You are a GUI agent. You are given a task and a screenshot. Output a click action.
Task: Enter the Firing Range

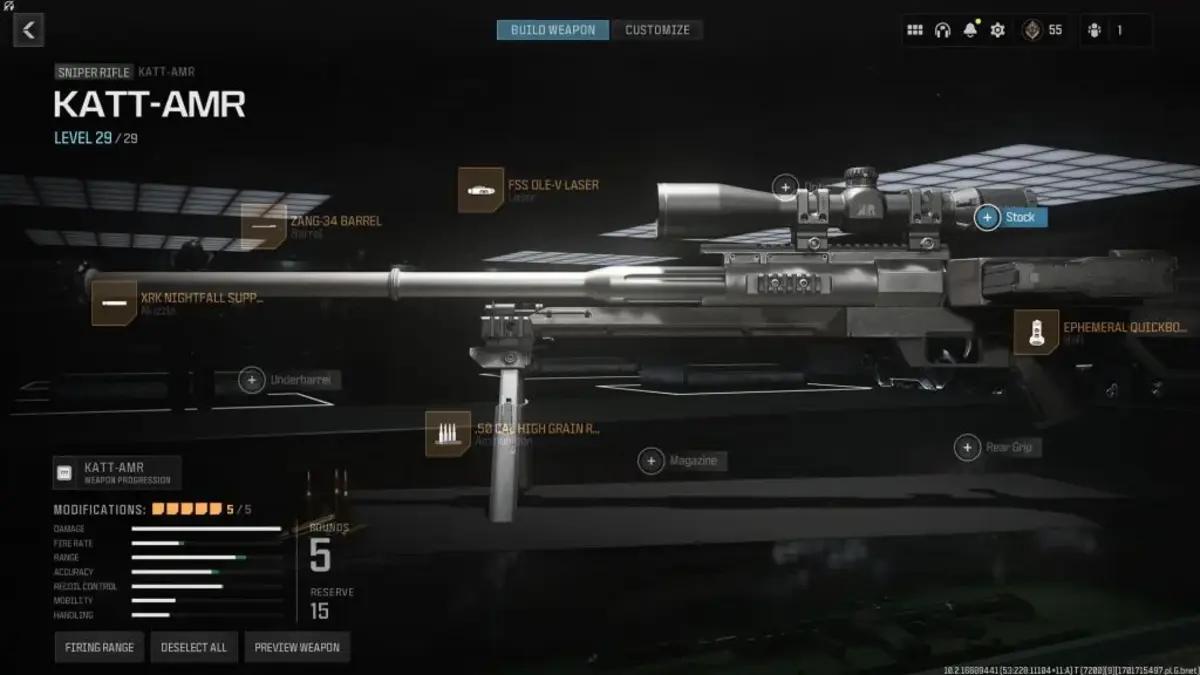pos(99,647)
